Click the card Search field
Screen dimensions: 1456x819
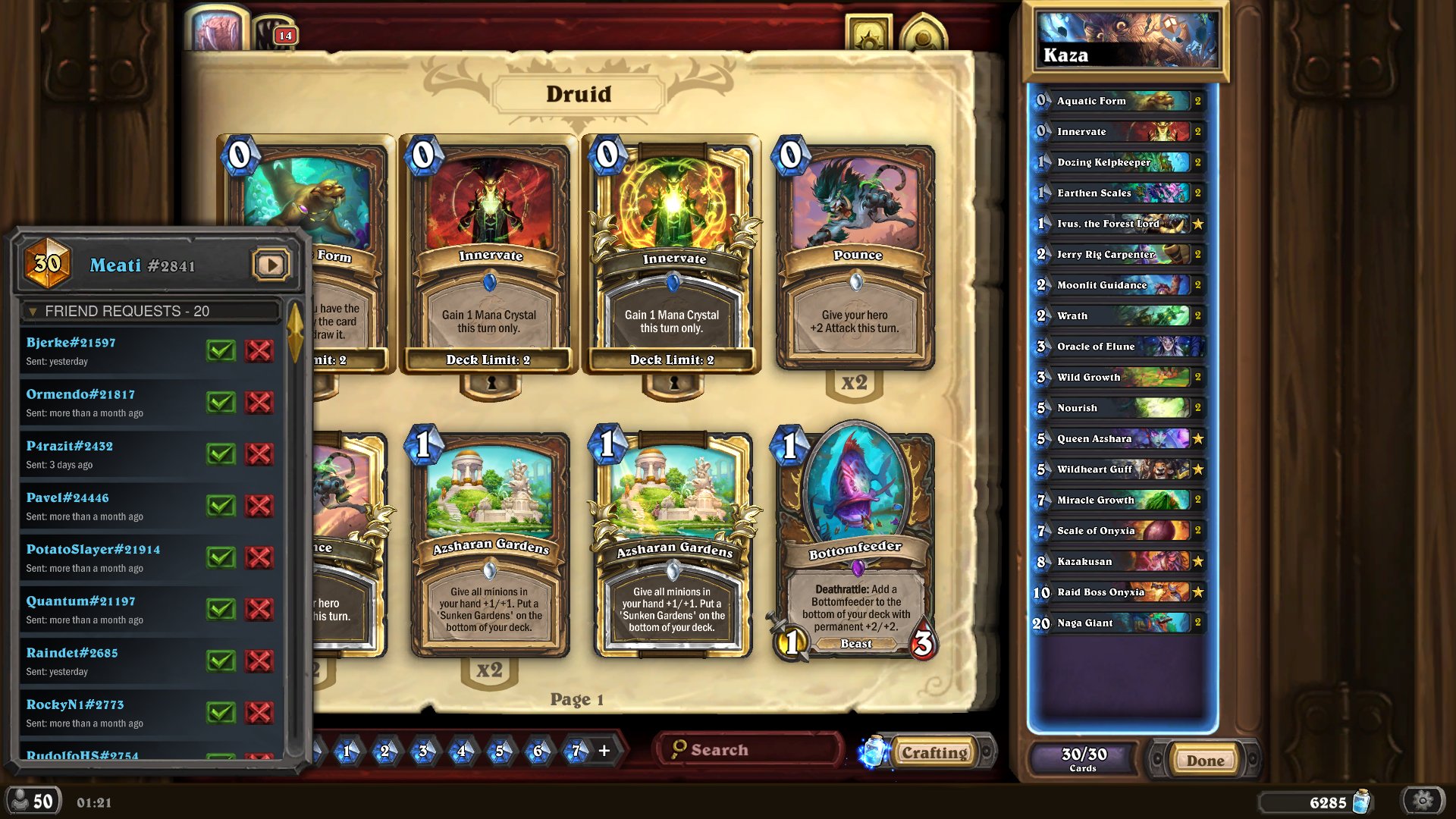click(751, 750)
